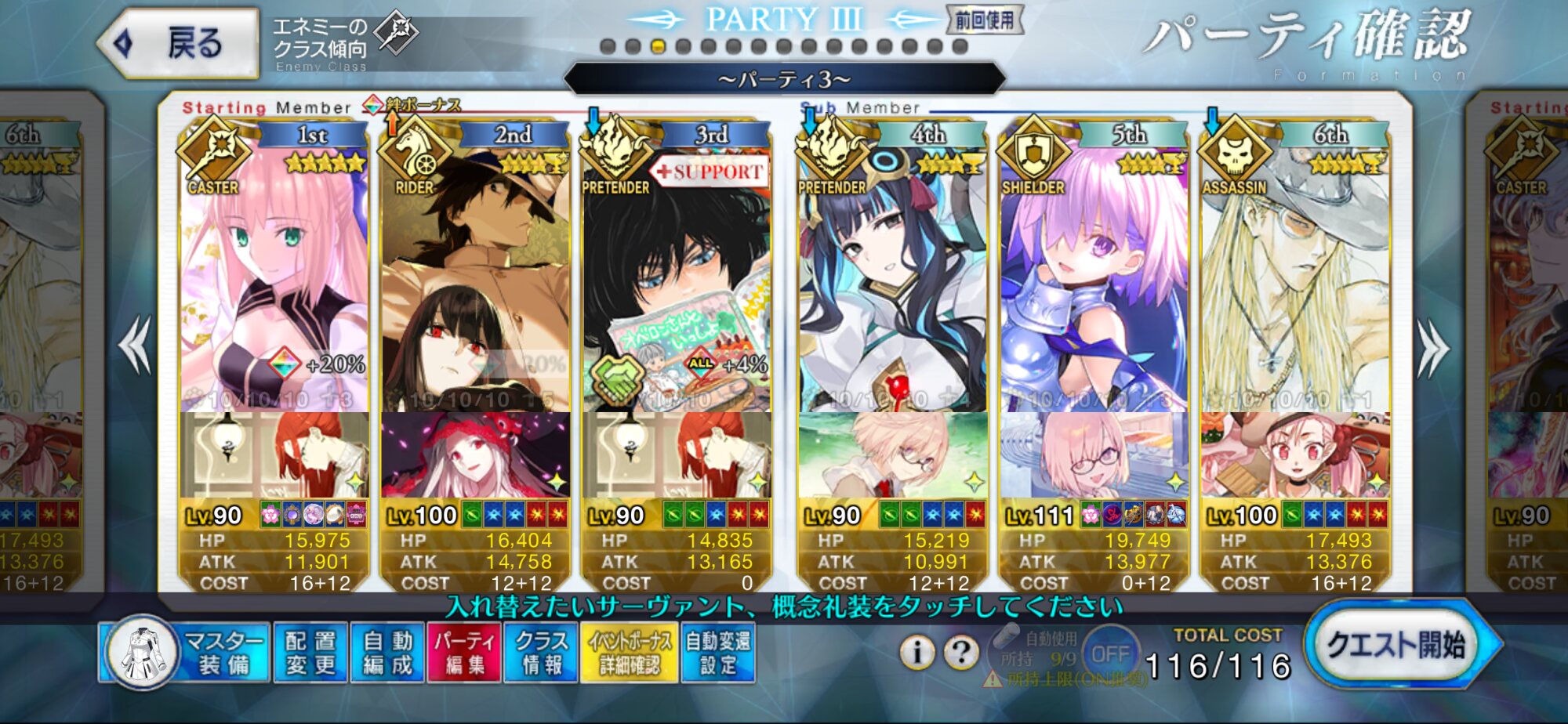The height and width of the screenshot is (724, 1568).
Task: Open 自動変還 settings
Action: (717, 653)
